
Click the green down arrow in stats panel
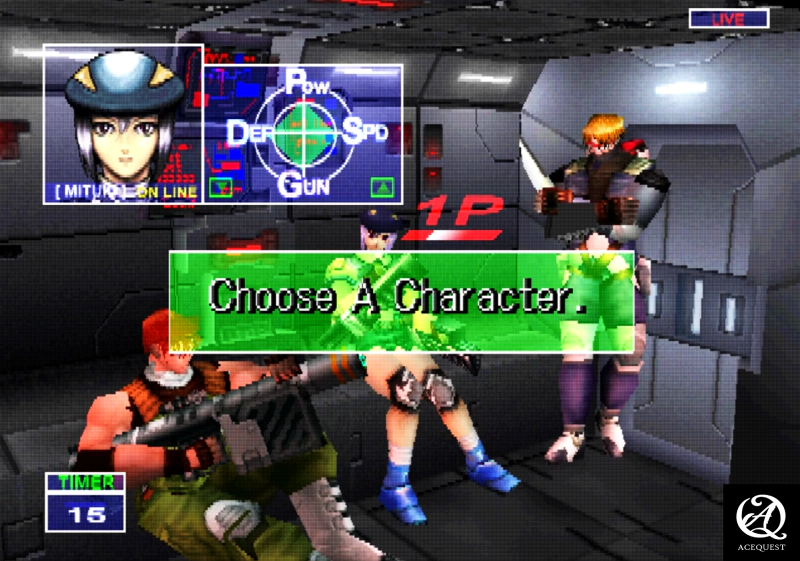(222, 186)
